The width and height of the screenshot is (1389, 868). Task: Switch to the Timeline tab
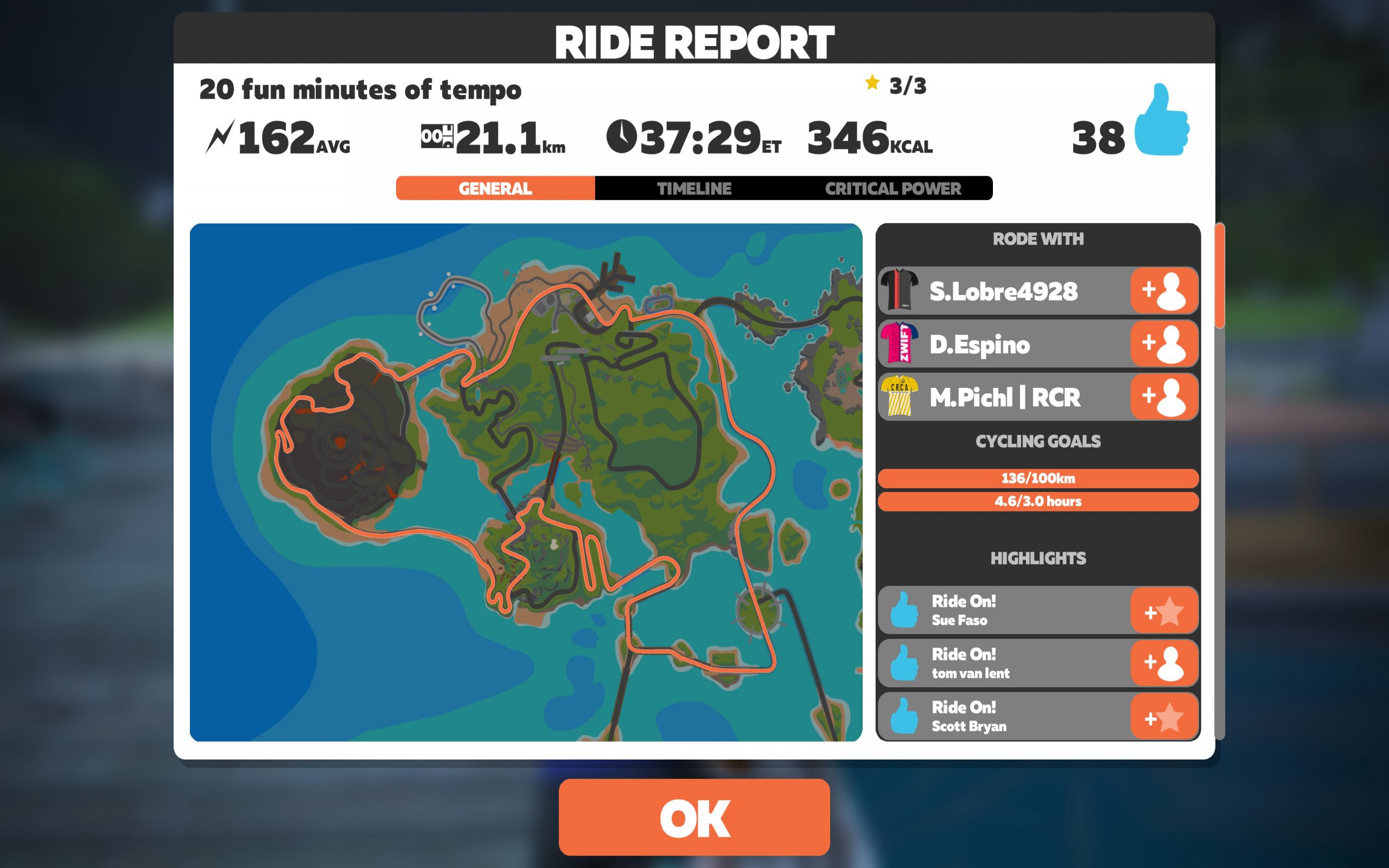point(694,188)
